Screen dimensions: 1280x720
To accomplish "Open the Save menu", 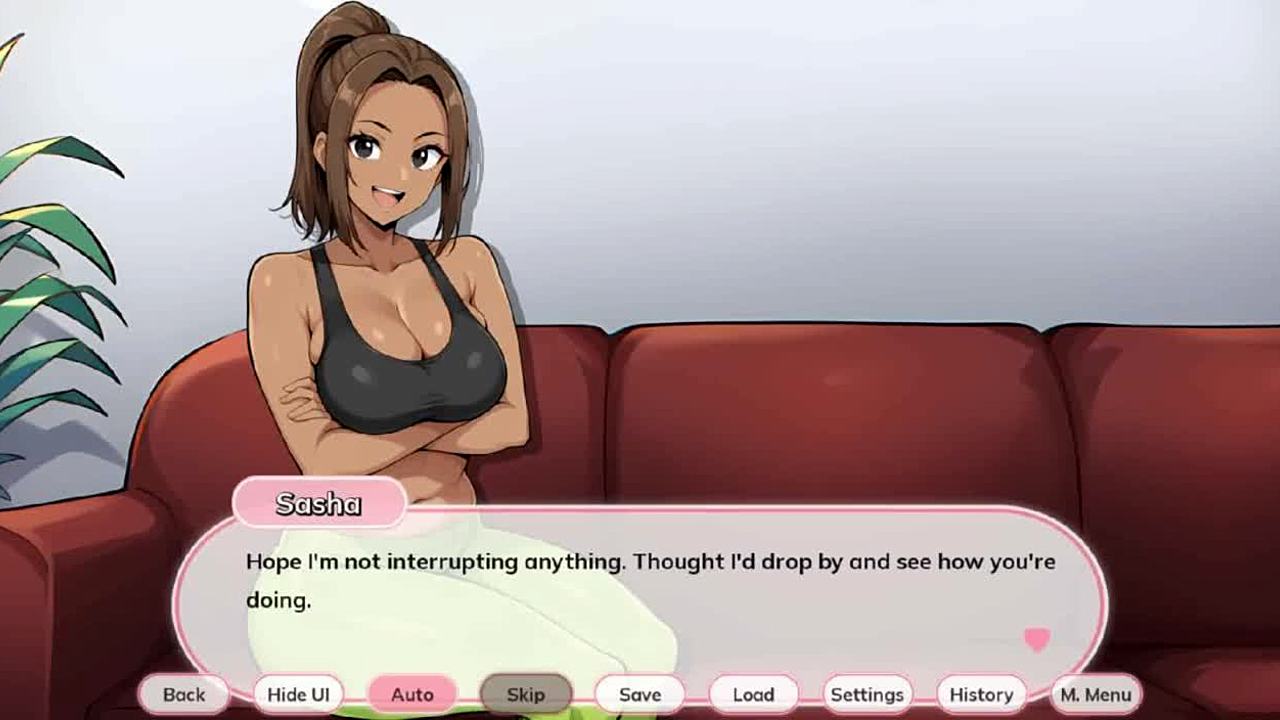I will coord(640,694).
